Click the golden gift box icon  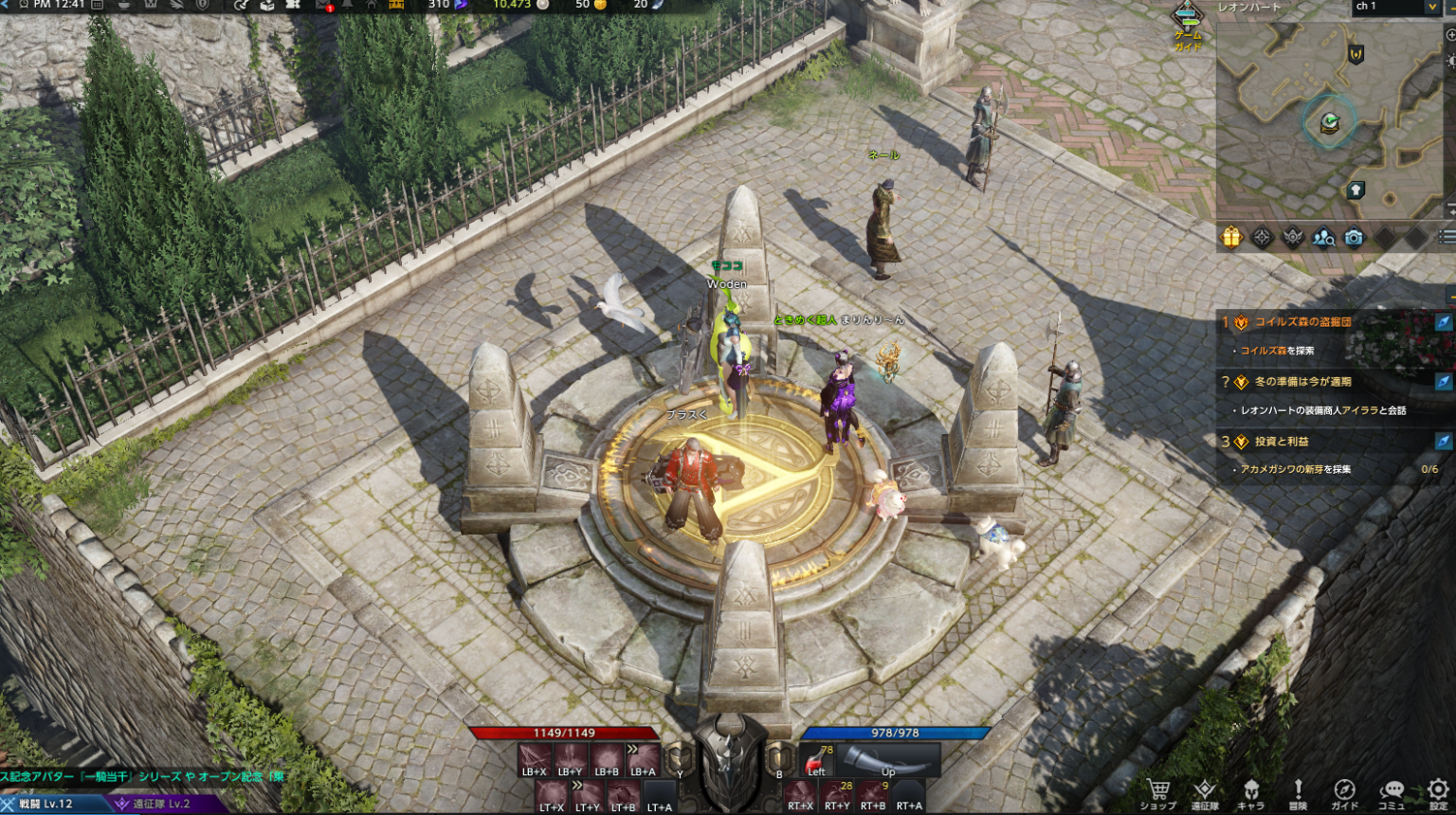(x=1231, y=237)
